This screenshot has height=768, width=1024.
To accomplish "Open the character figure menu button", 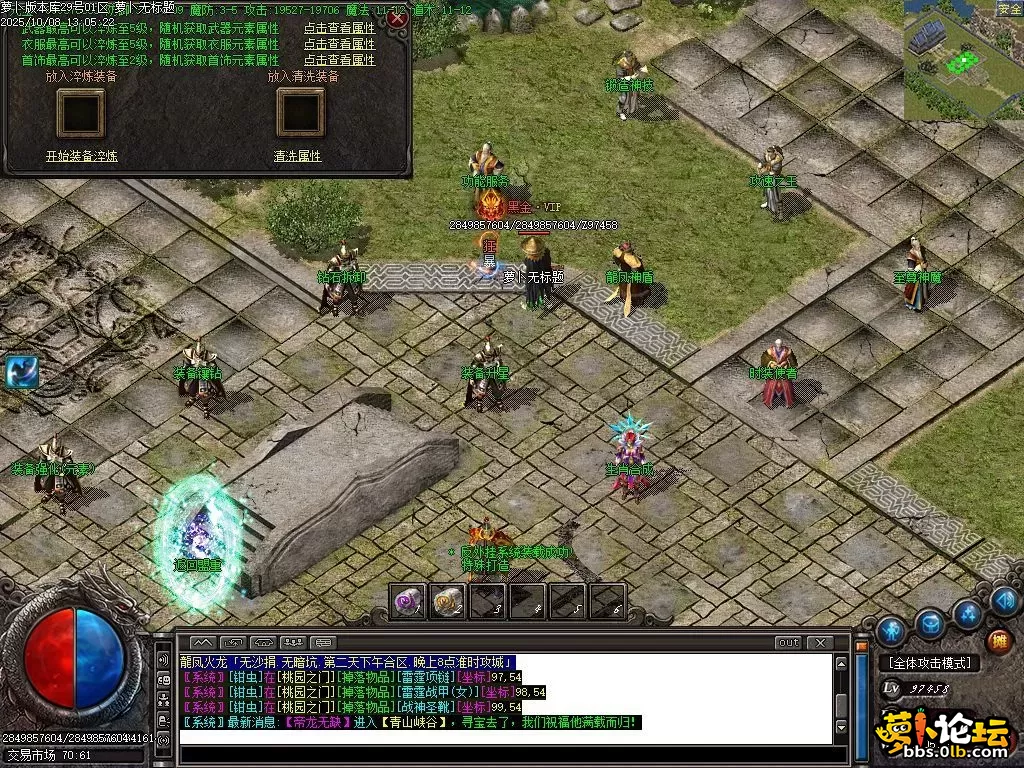I will tap(891, 630).
